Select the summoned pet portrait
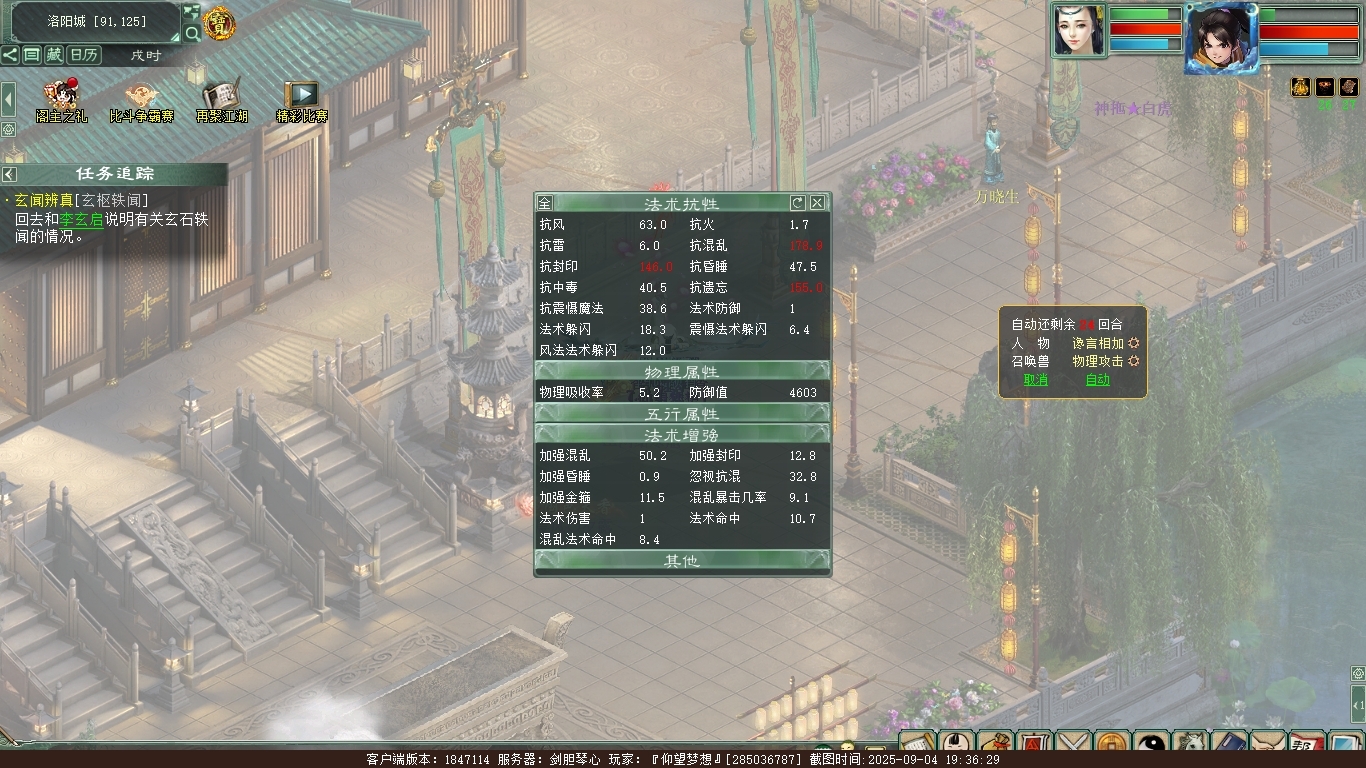This screenshot has width=1366, height=768. [x=1078, y=30]
